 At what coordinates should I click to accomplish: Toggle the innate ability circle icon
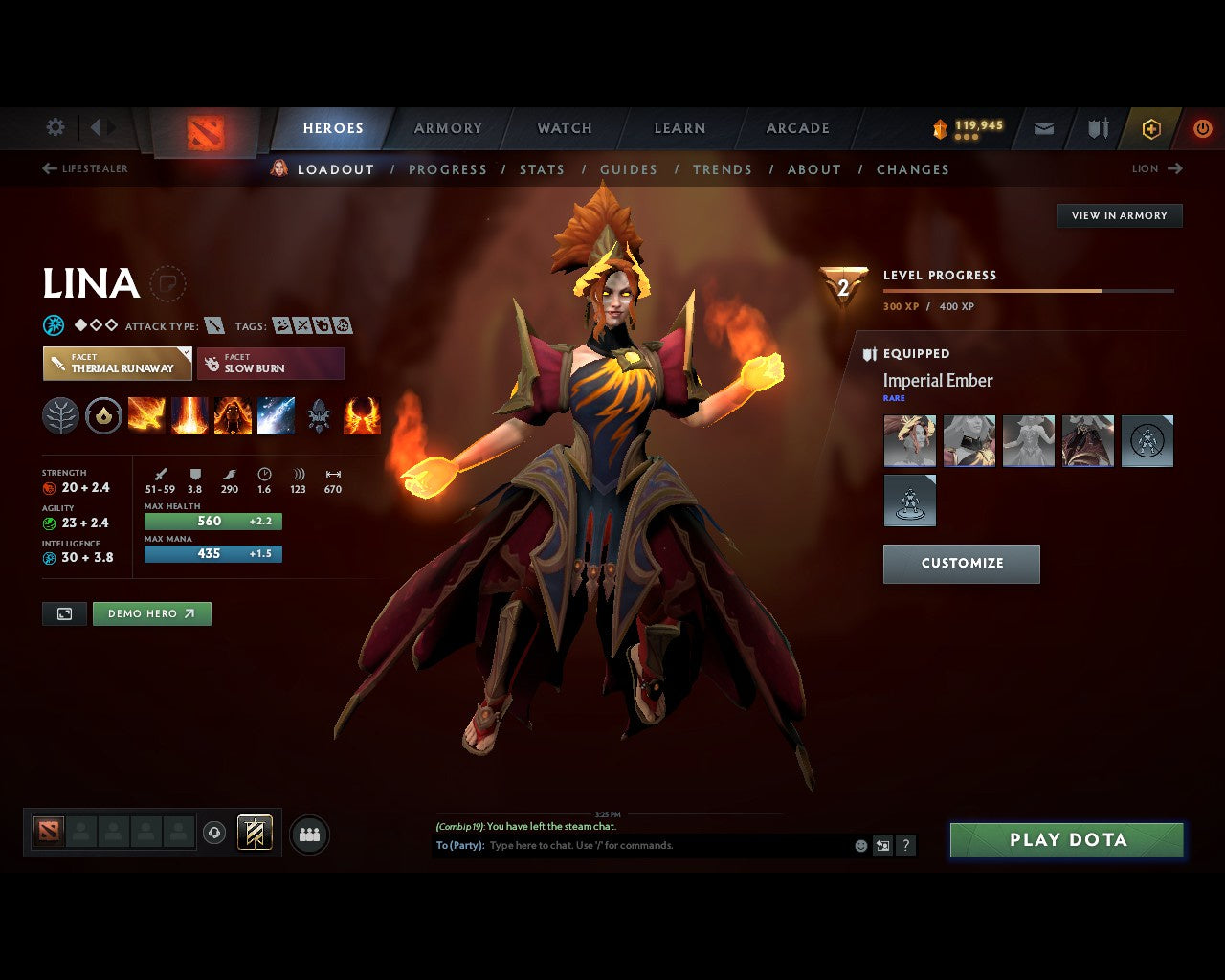[x=103, y=415]
